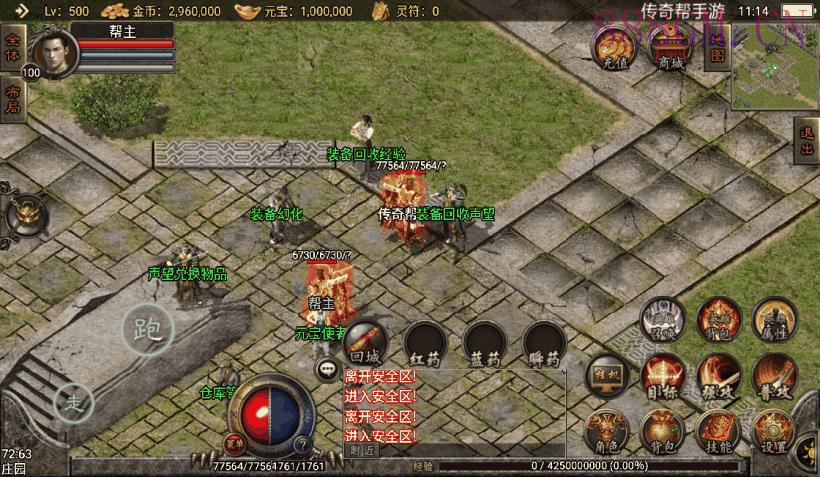Click the 退出 exit tab

click(x=807, y=141)
